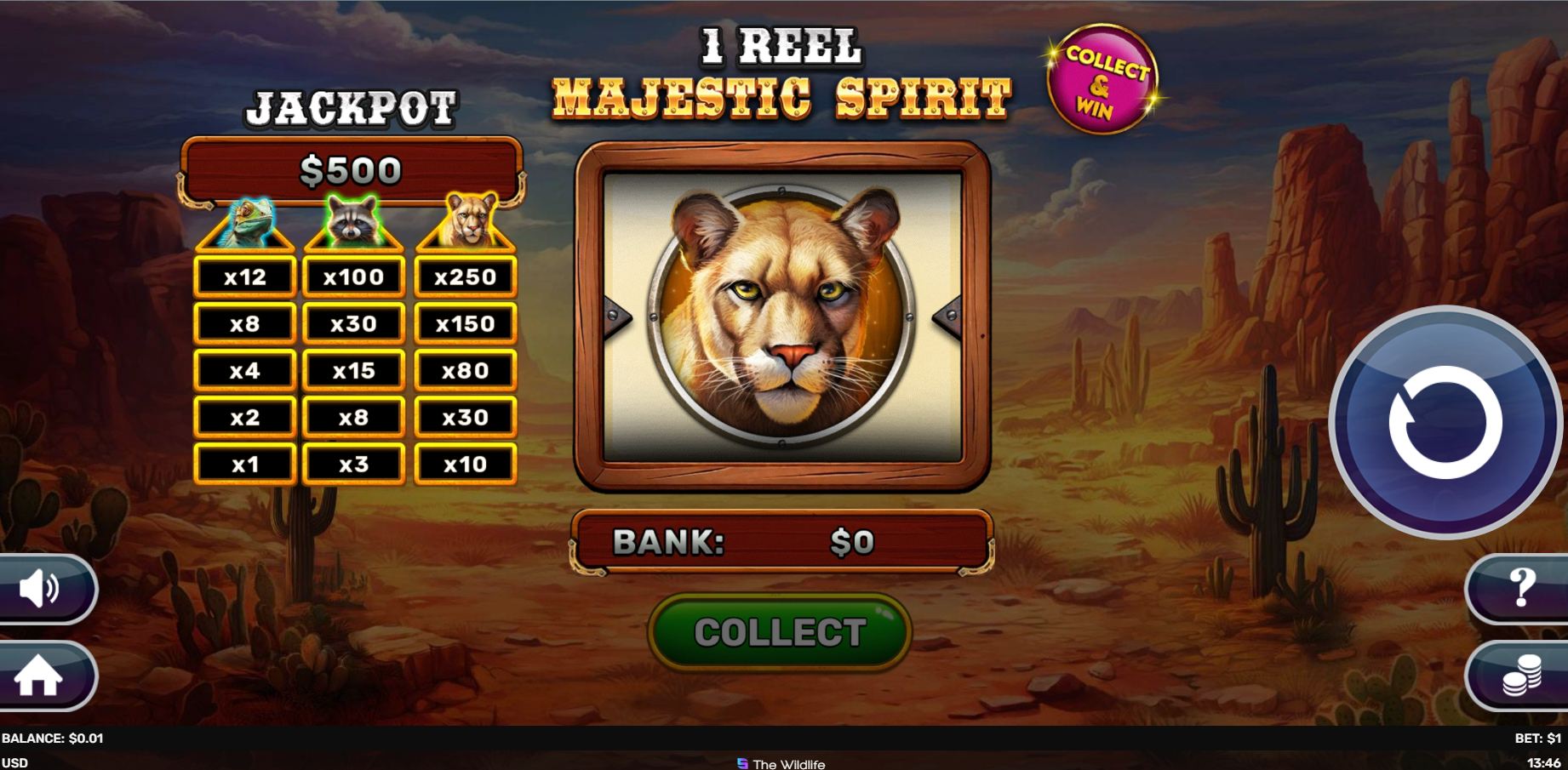Expand the Jackpot $500 banner
The width and height of the screenshot is (1568, 770).
(x=352, y=168)
